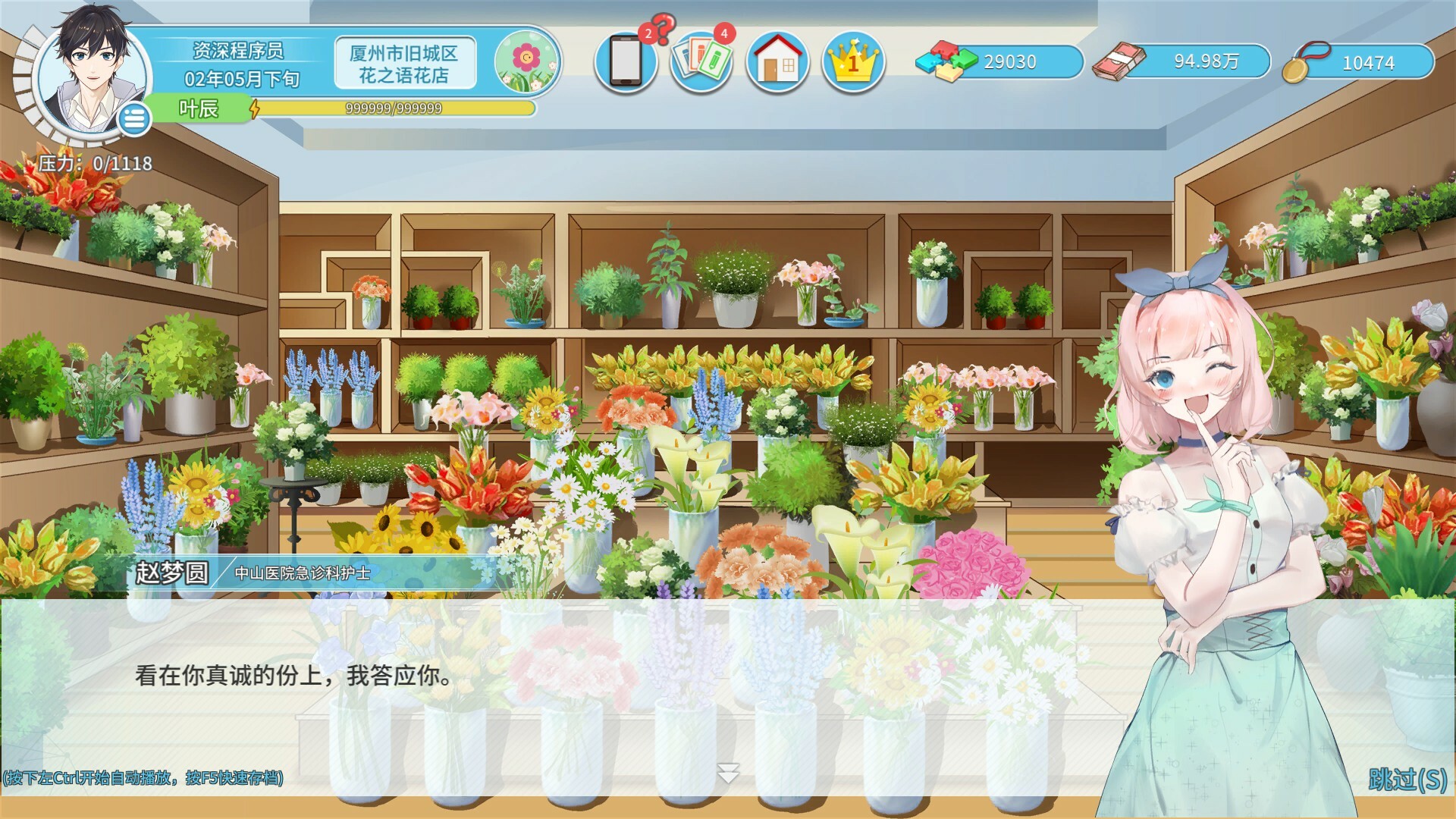The image size is (1456, 819).
Task: Click the home building icon
Action: click(x=778, y=61)
